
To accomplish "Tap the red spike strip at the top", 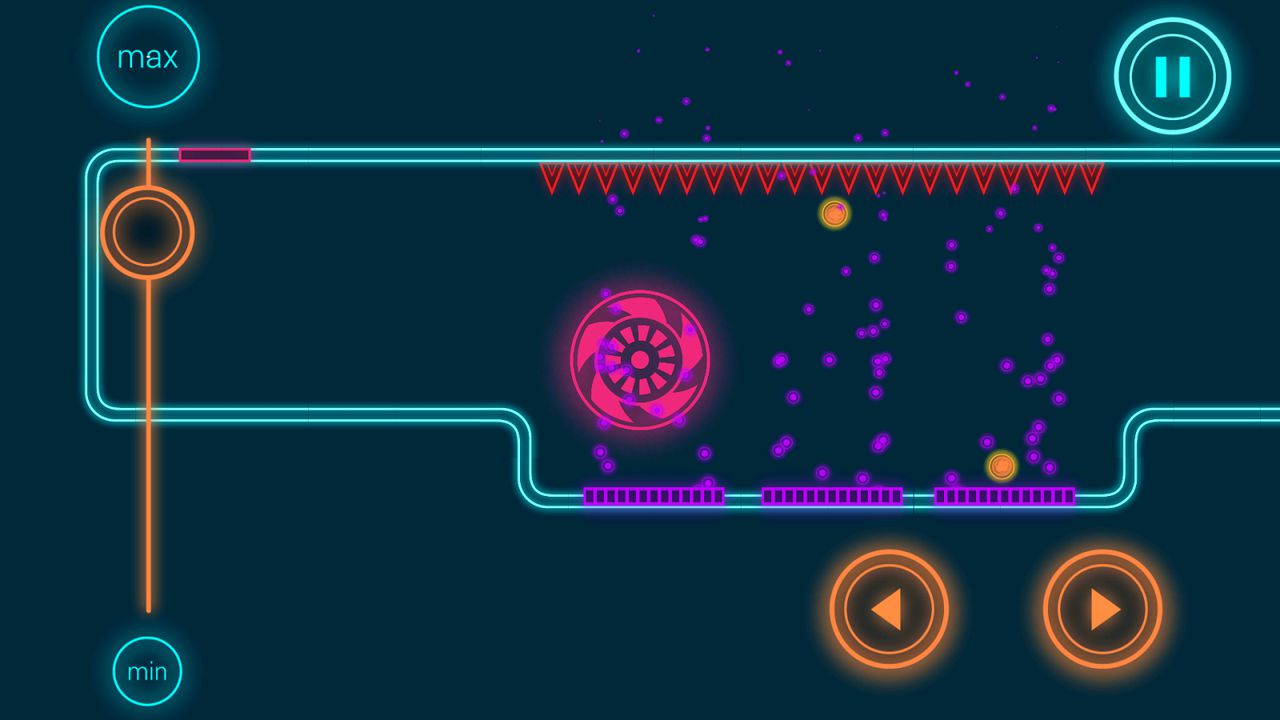I will (x=820, y=178).
